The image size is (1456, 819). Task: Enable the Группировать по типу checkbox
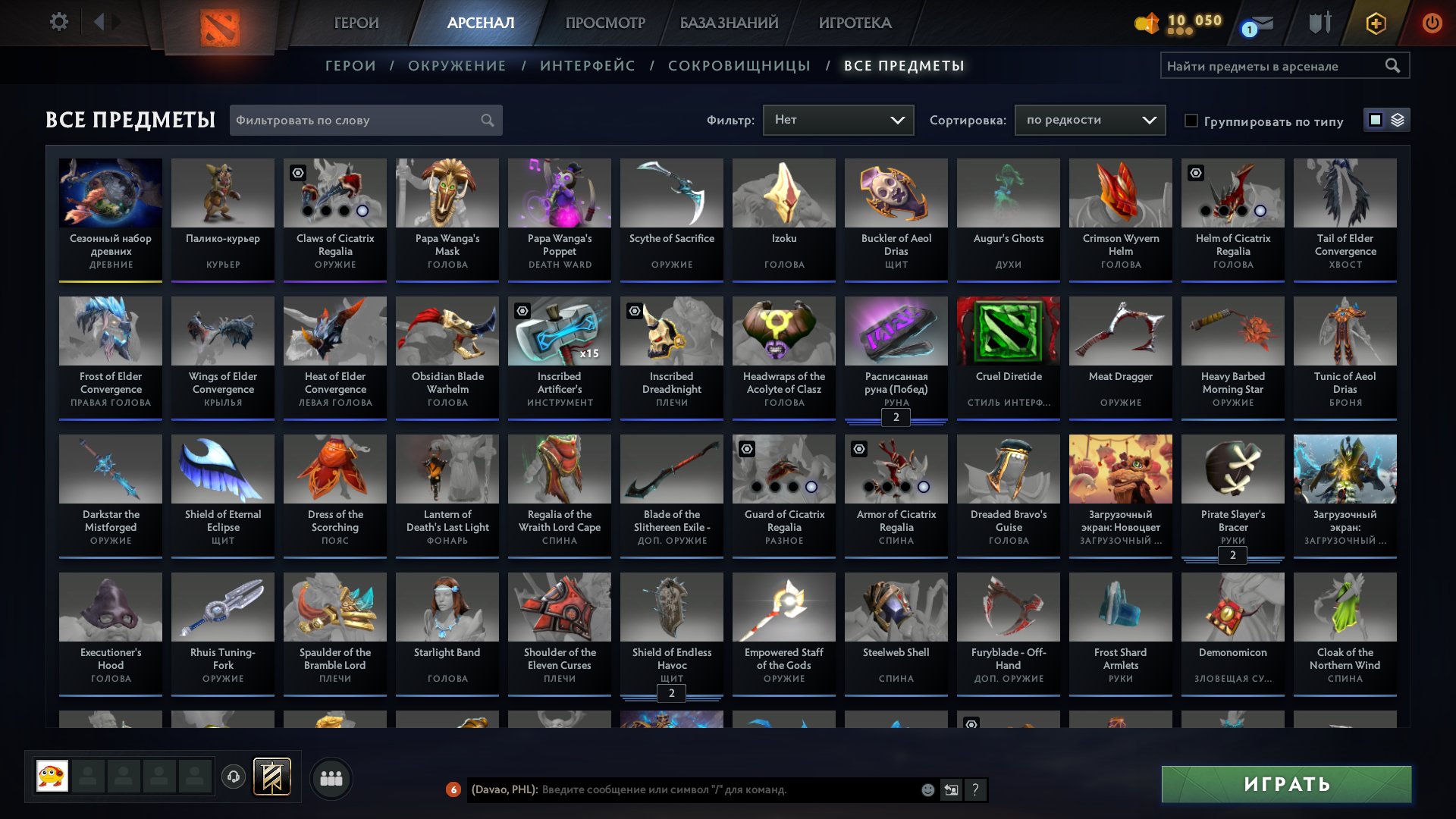tap(1191, 121)
